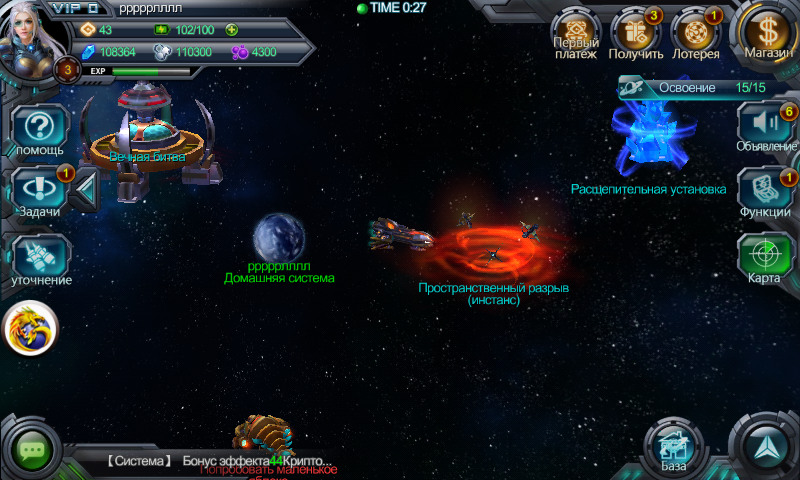This screenshot has height=480, width=800.
Task: Open the green chat bubble
Action: click(32, 449)
